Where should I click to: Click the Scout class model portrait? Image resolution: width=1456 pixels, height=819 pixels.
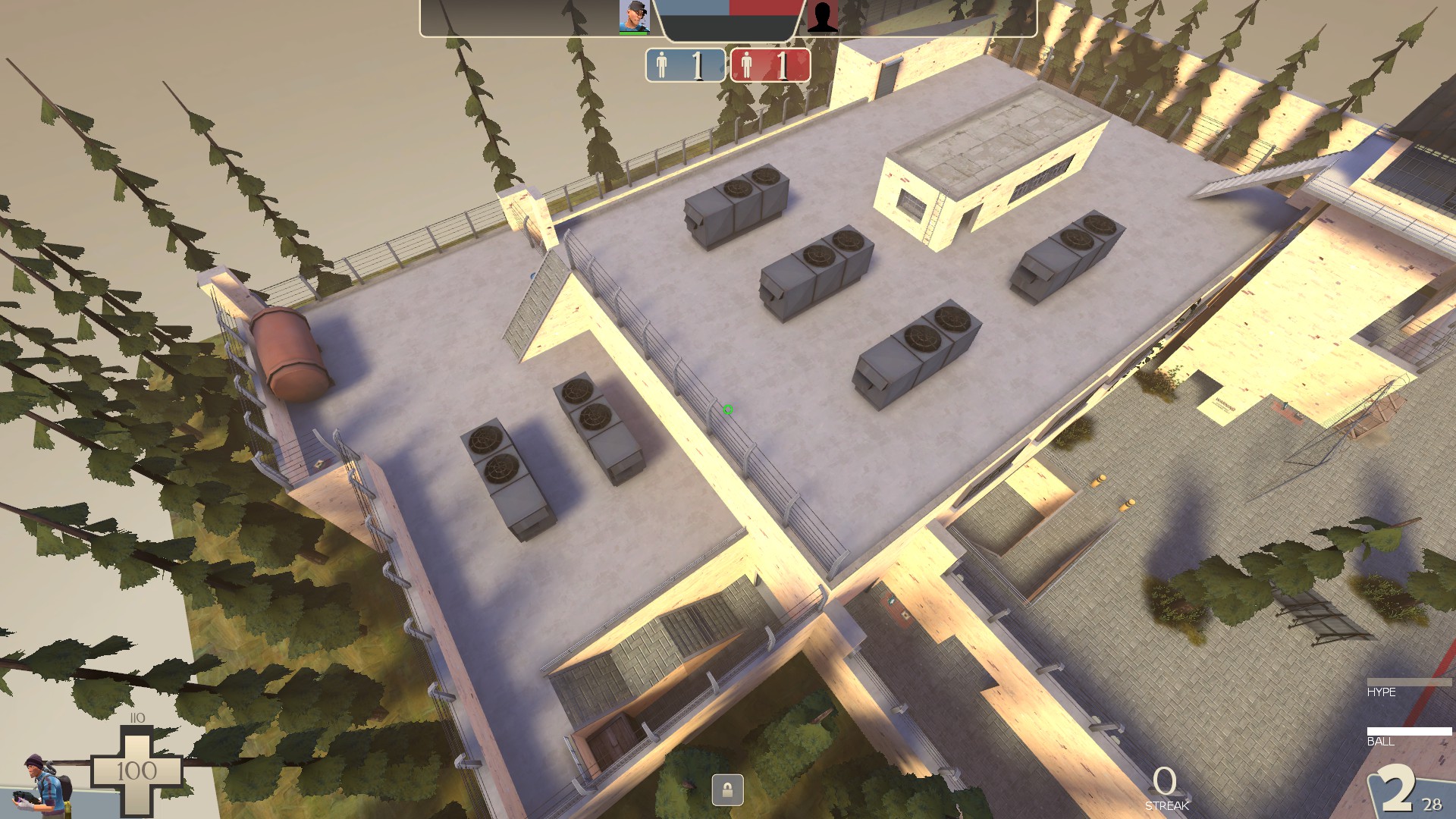pos(44,784)
